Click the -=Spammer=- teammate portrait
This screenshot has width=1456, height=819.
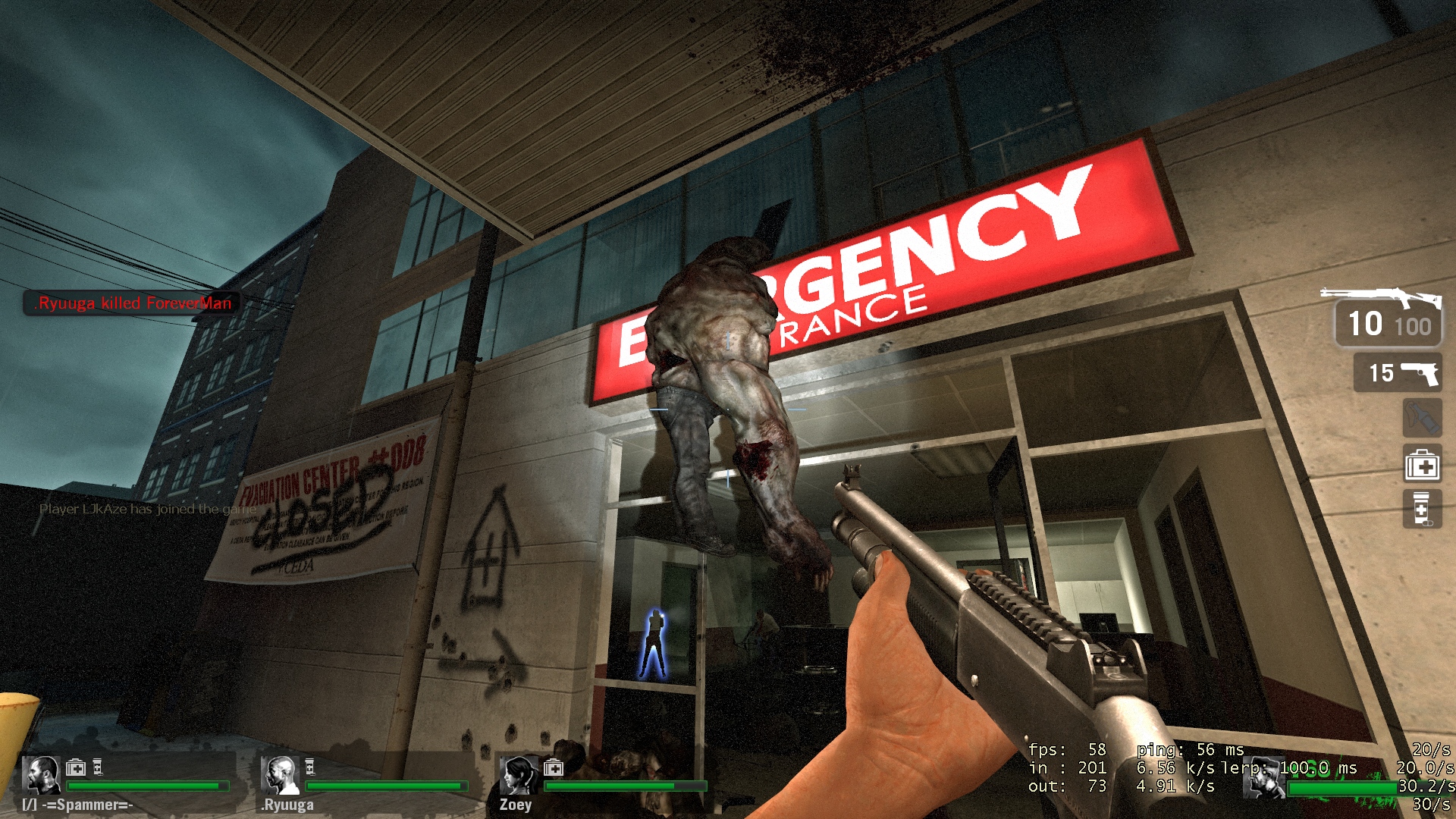coord(41,775)
